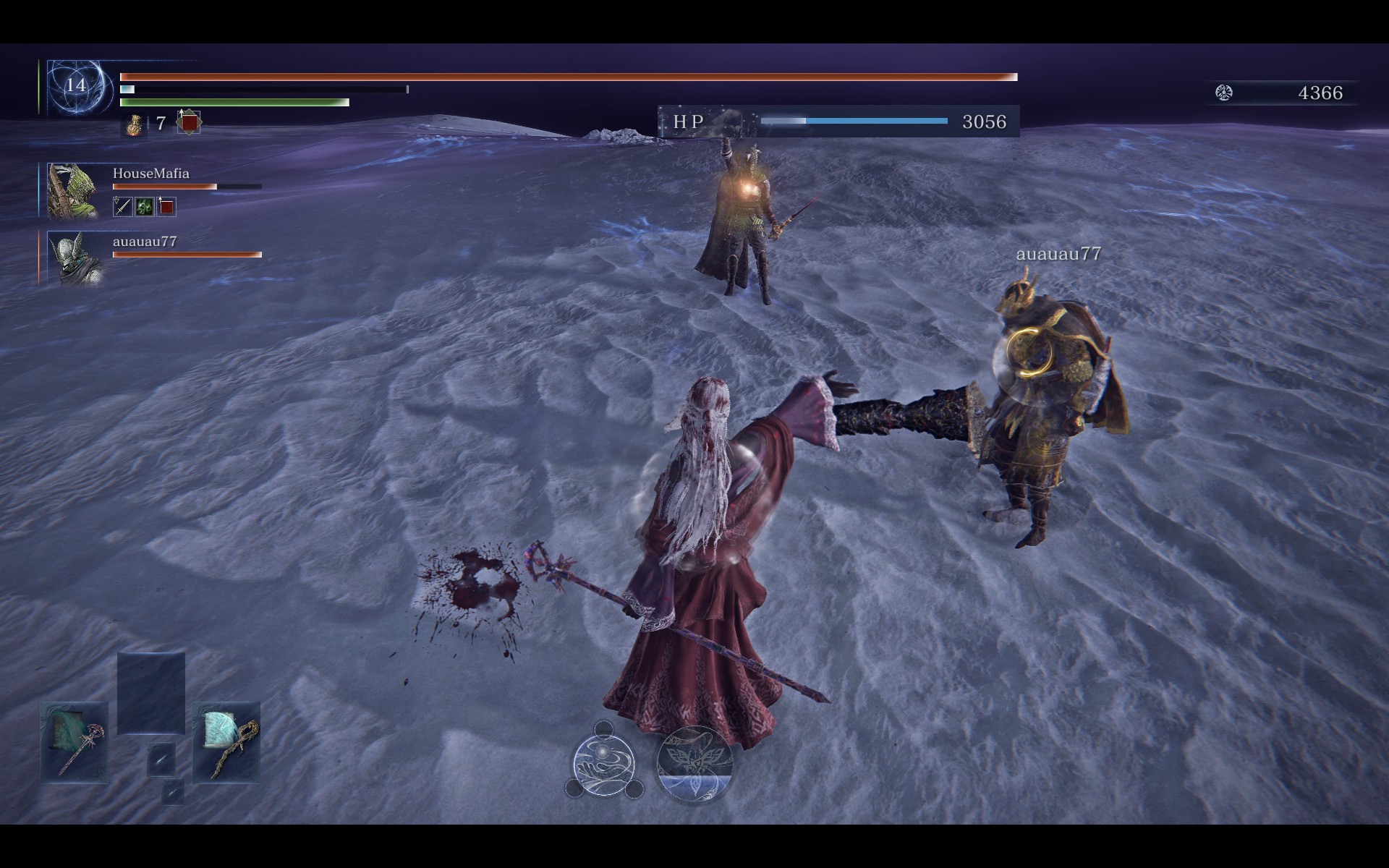The image size is (1389, 868).
Task: Select HouseMafia's portrait in party list
Action: 72,190
